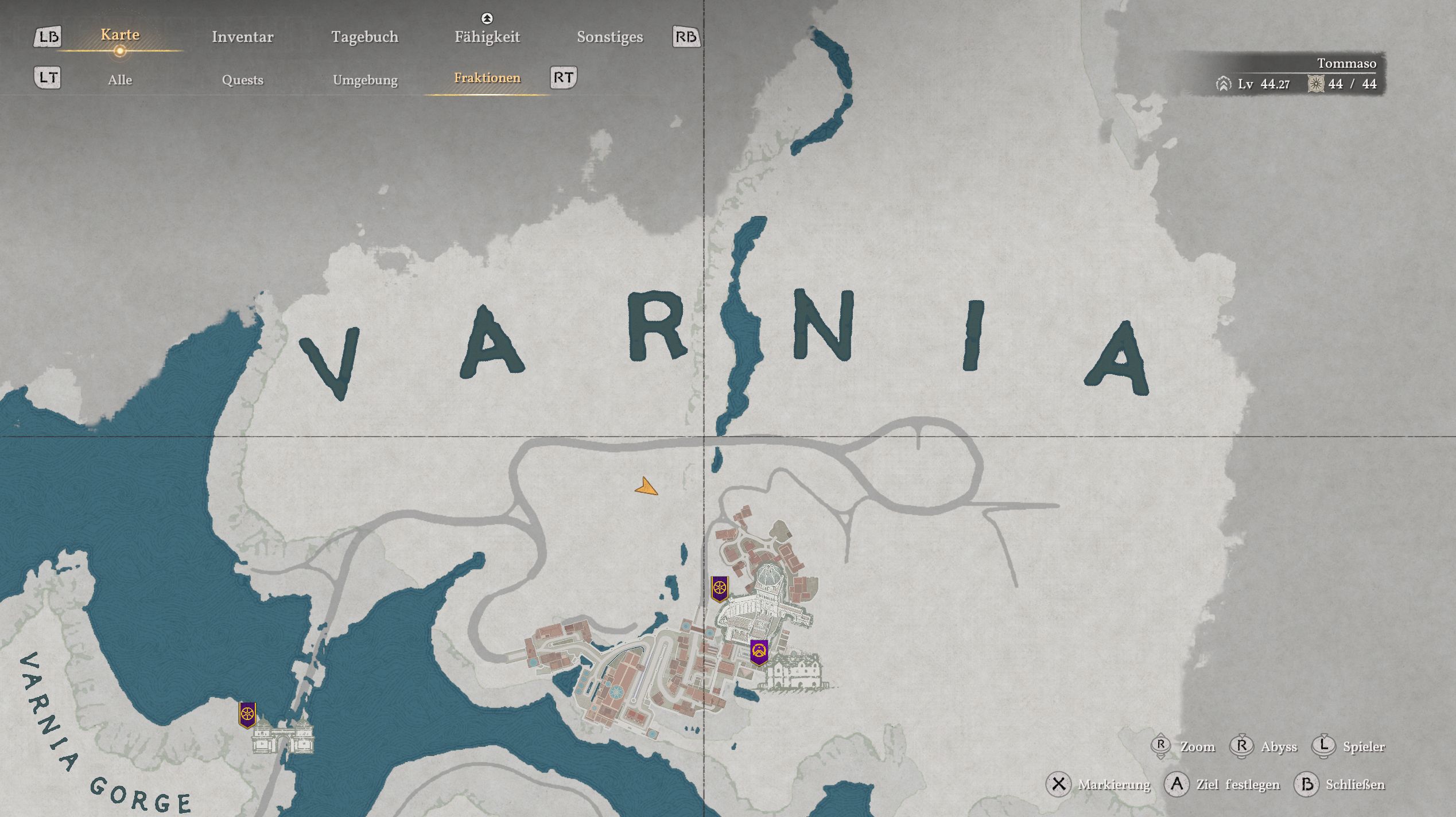Show all markers with the Alle filter

click(x=120, y=80)
